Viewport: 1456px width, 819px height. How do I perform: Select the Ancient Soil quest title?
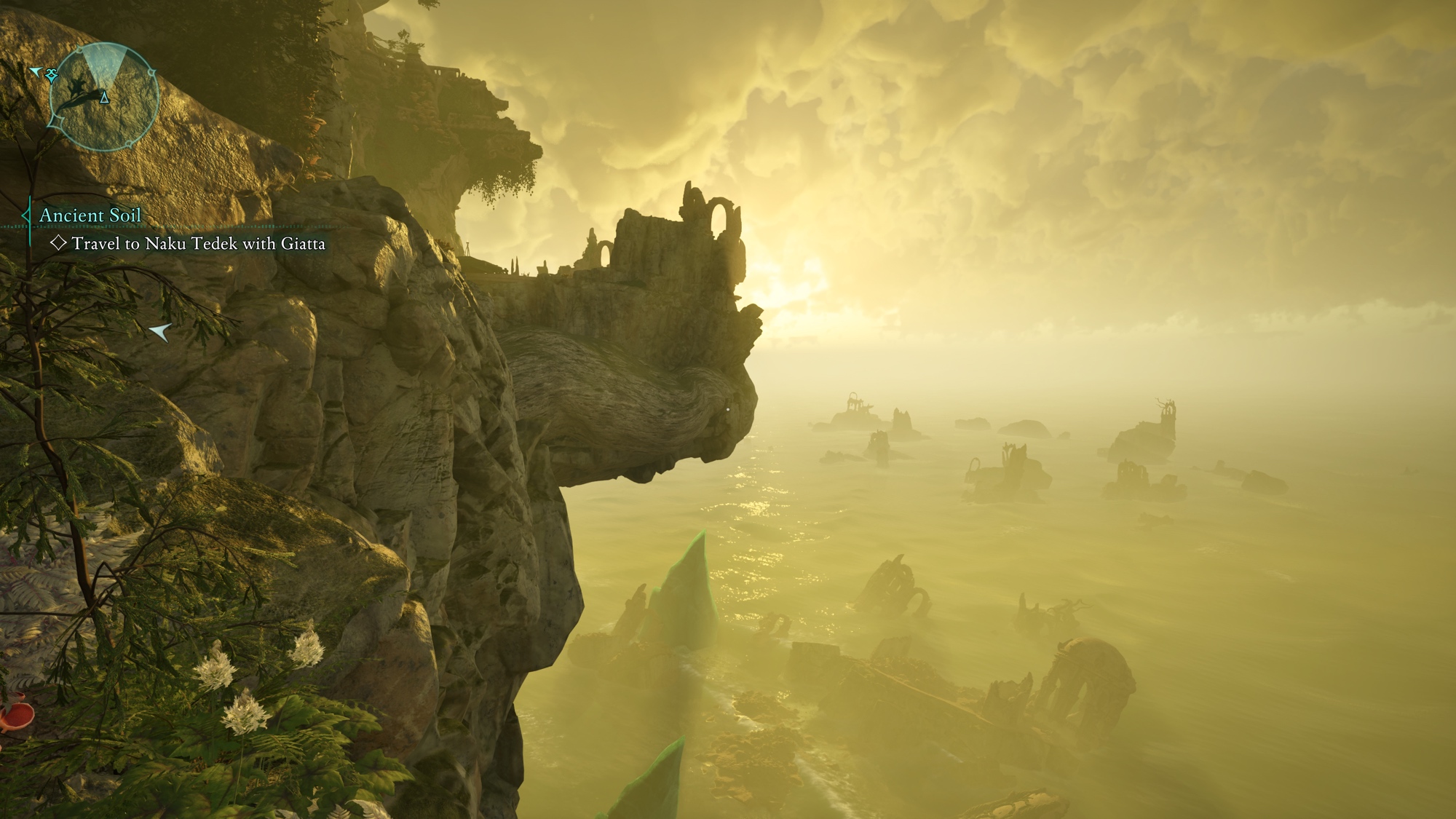pos(90,215)
